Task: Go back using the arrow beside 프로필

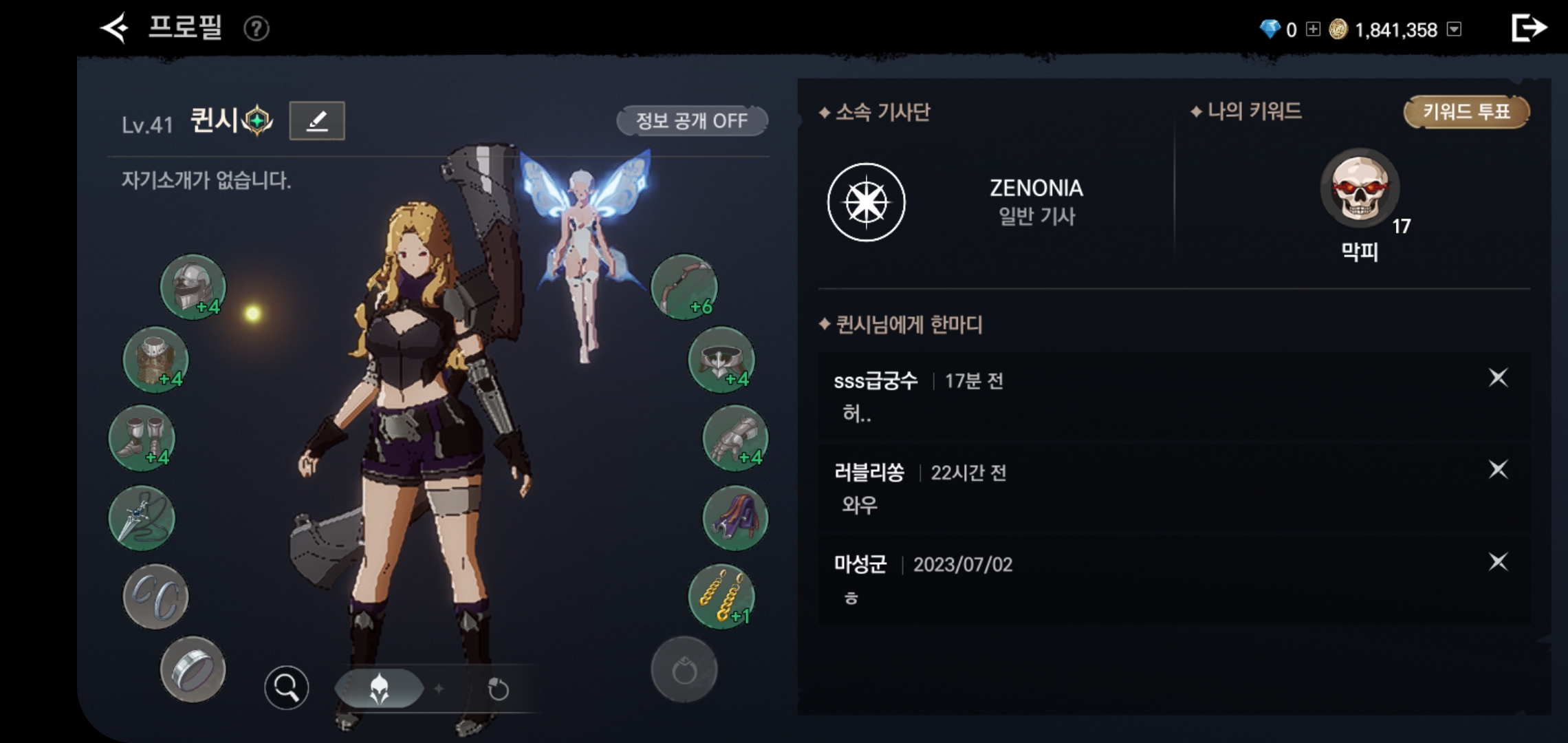Action: [114, 29]
